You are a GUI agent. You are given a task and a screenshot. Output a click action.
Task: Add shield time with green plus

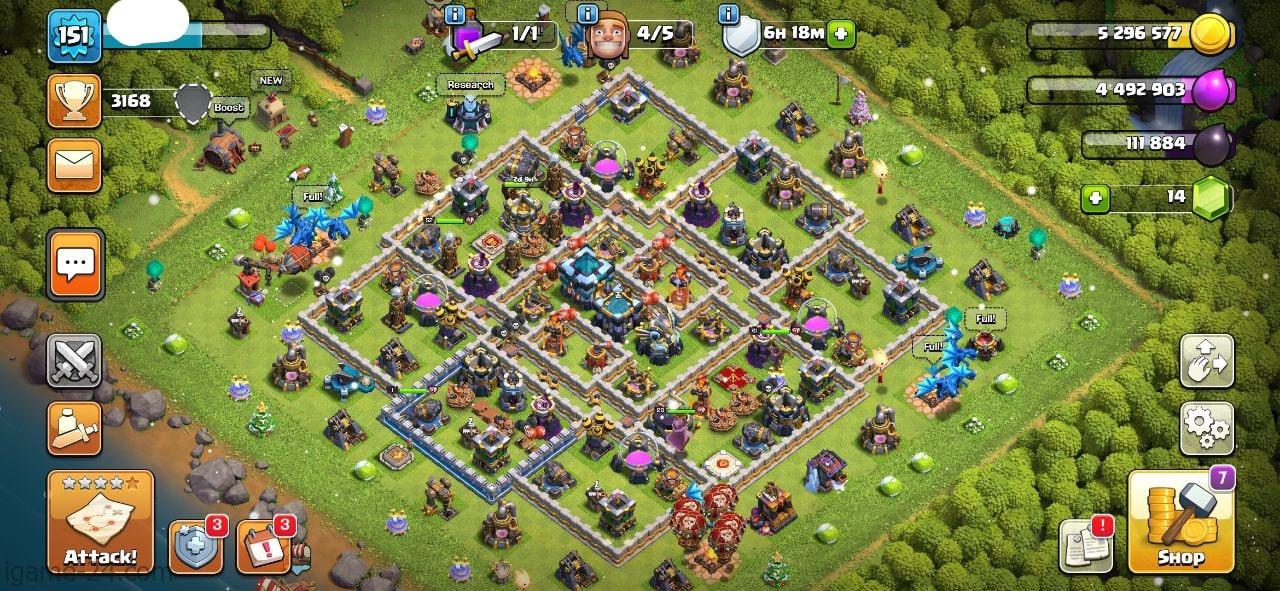point(840,33)
